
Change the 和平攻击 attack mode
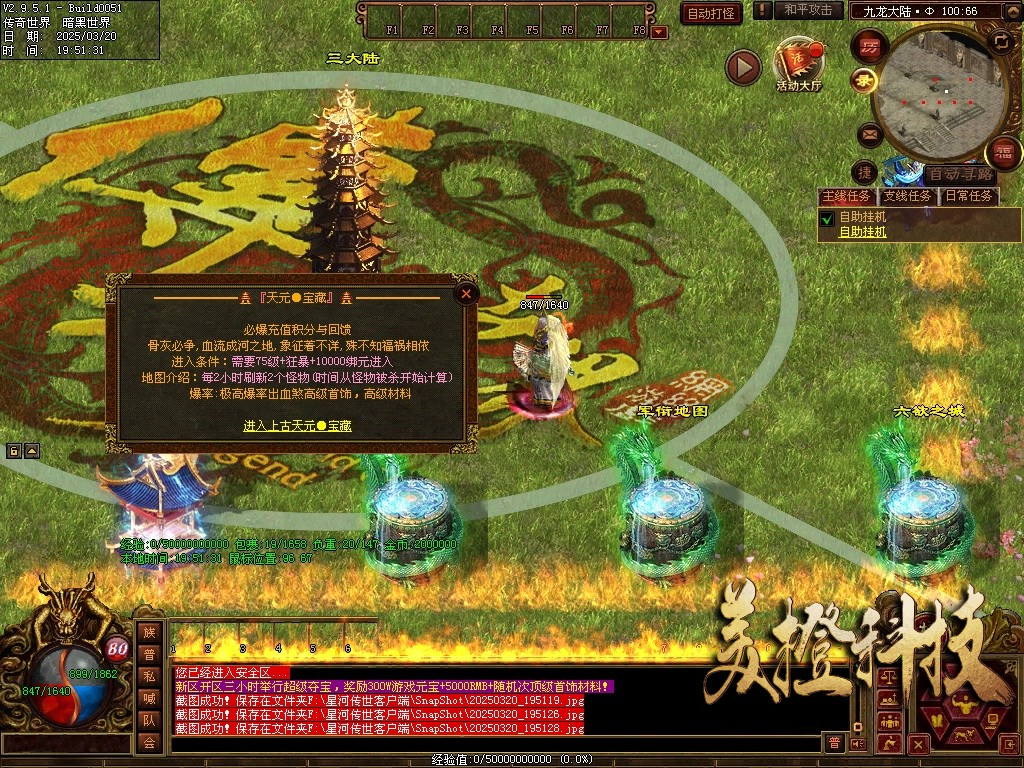click(x=807, y=10)
